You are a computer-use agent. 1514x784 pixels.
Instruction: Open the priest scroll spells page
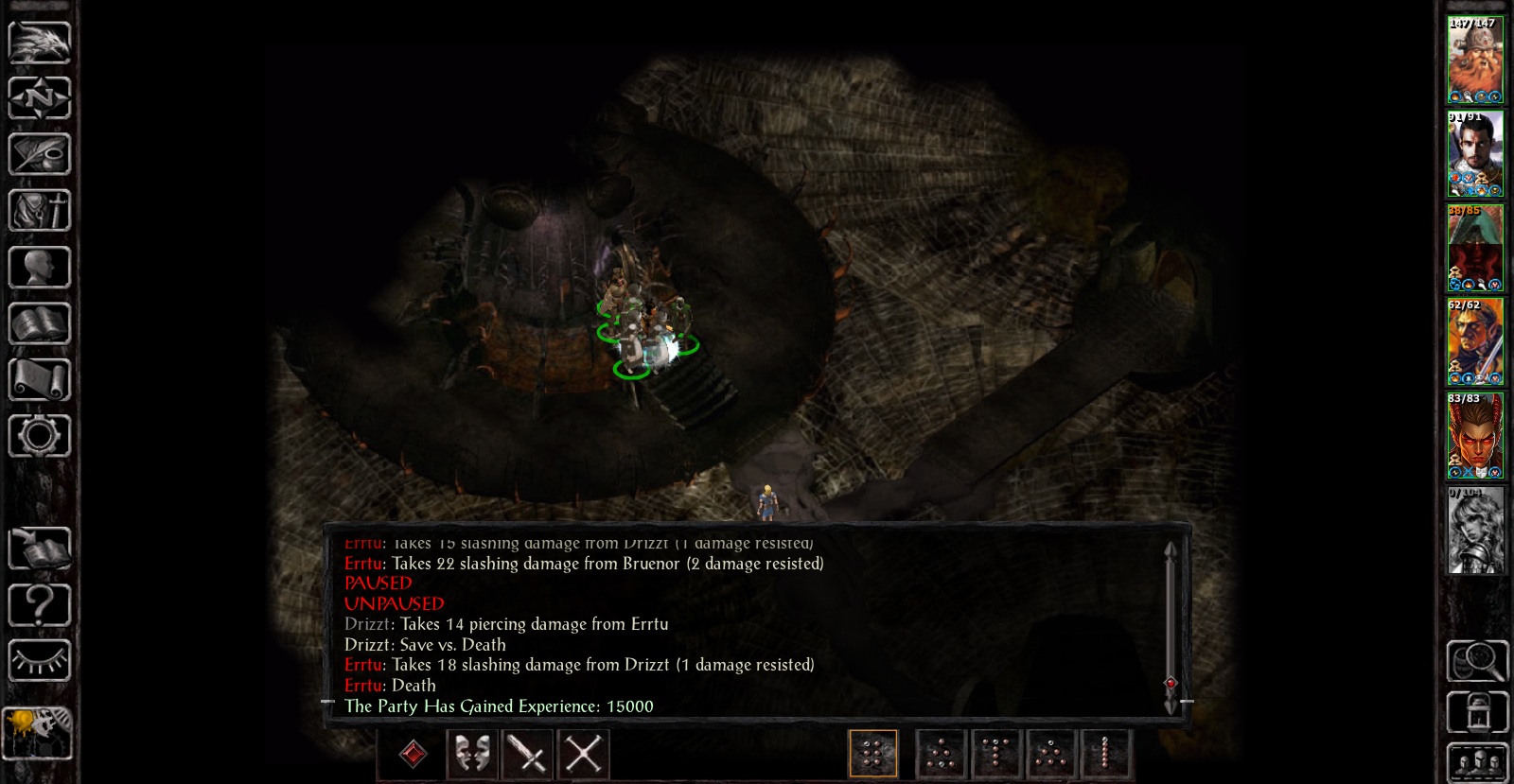[x=40, y=376]
